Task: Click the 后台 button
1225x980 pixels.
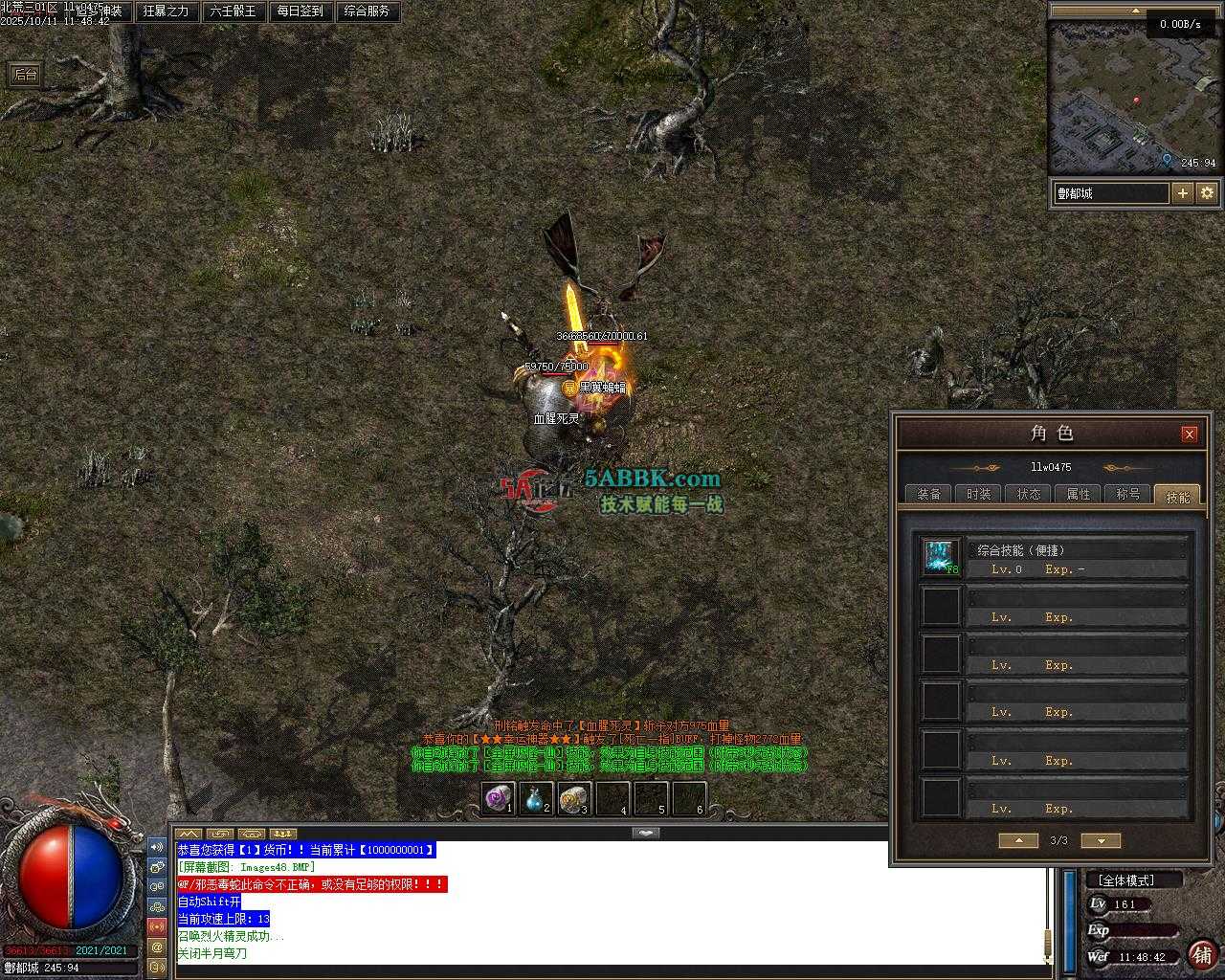Action: click(26, 75)
